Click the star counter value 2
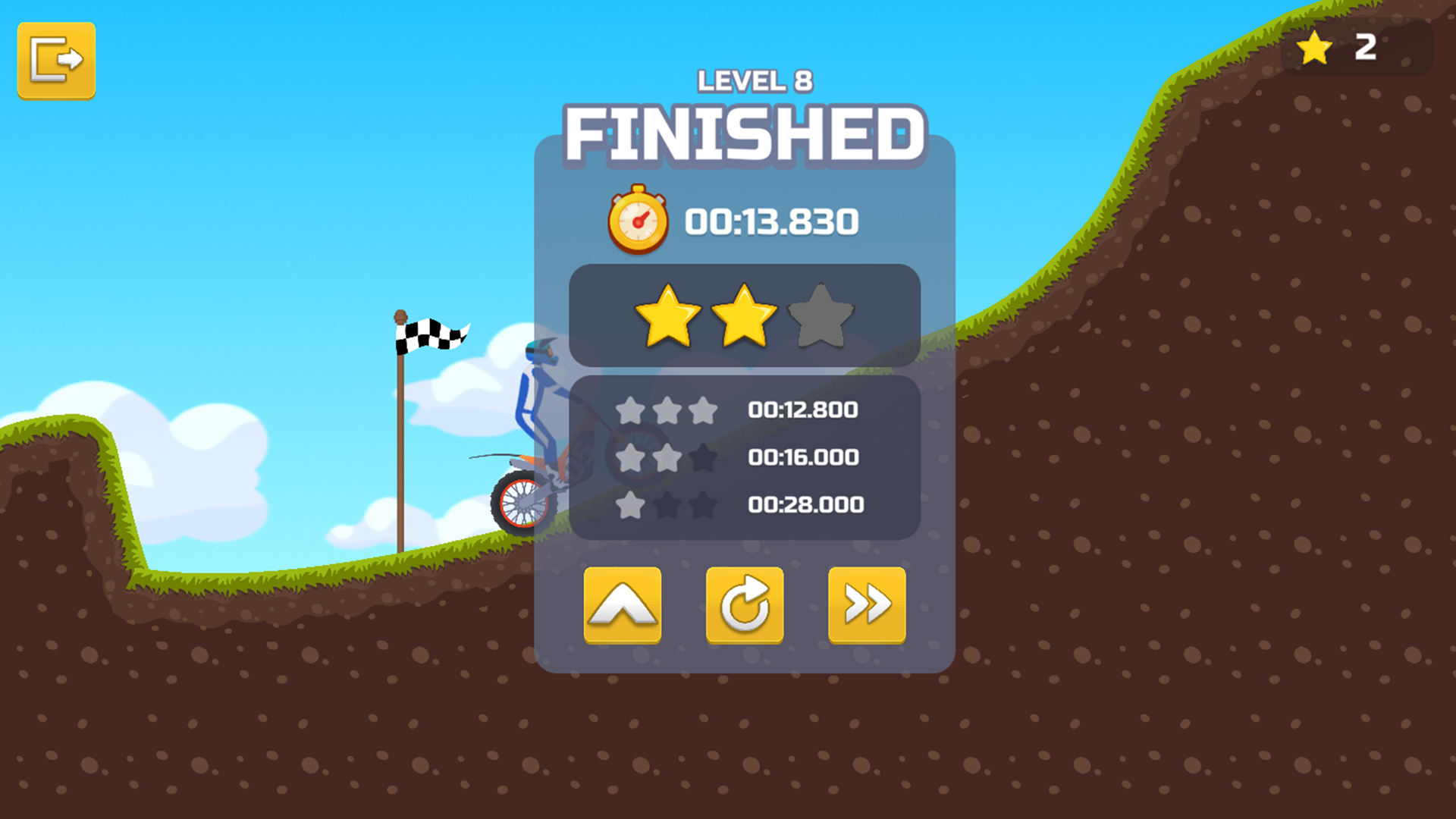 click(x=1367, y=48)
